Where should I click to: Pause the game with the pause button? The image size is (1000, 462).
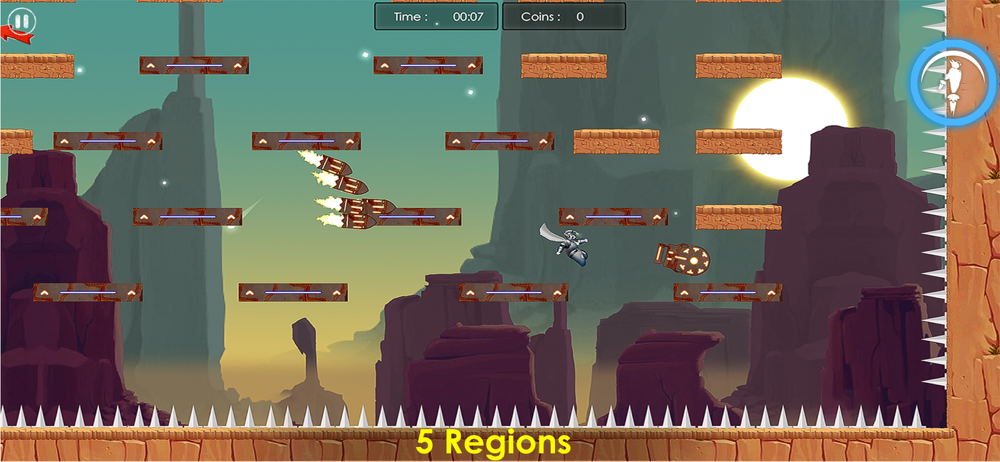21,20
